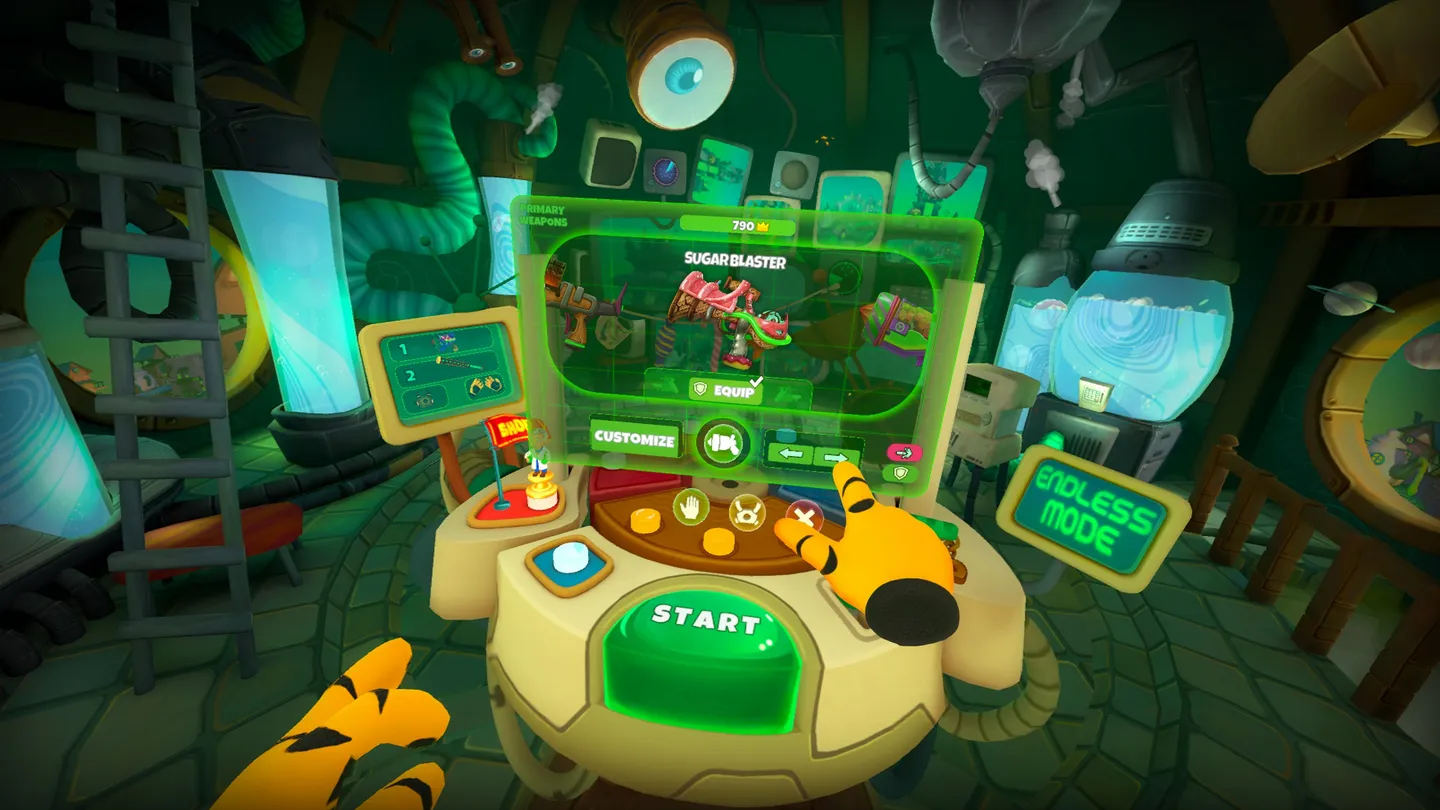Equip the Sugar Blaster weapon
The width and height of the screenshot is (1440, 810).
[x=726, y=390]
